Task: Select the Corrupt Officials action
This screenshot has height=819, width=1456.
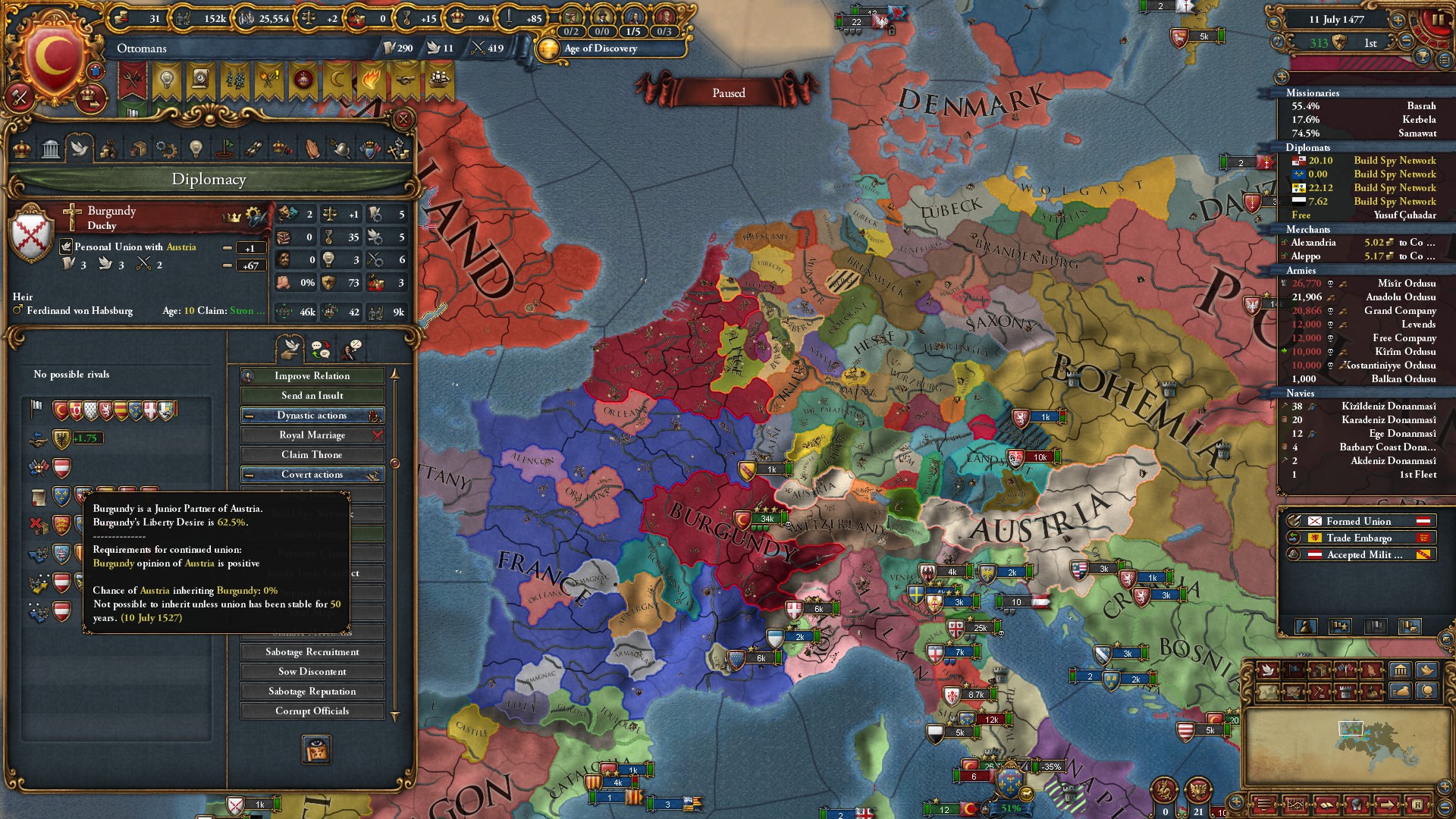Action: 312,711
